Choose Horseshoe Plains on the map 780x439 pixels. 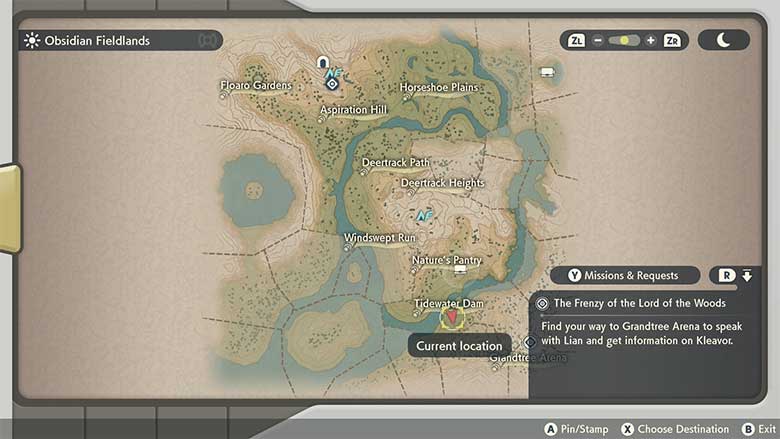[x=439, y=87]
